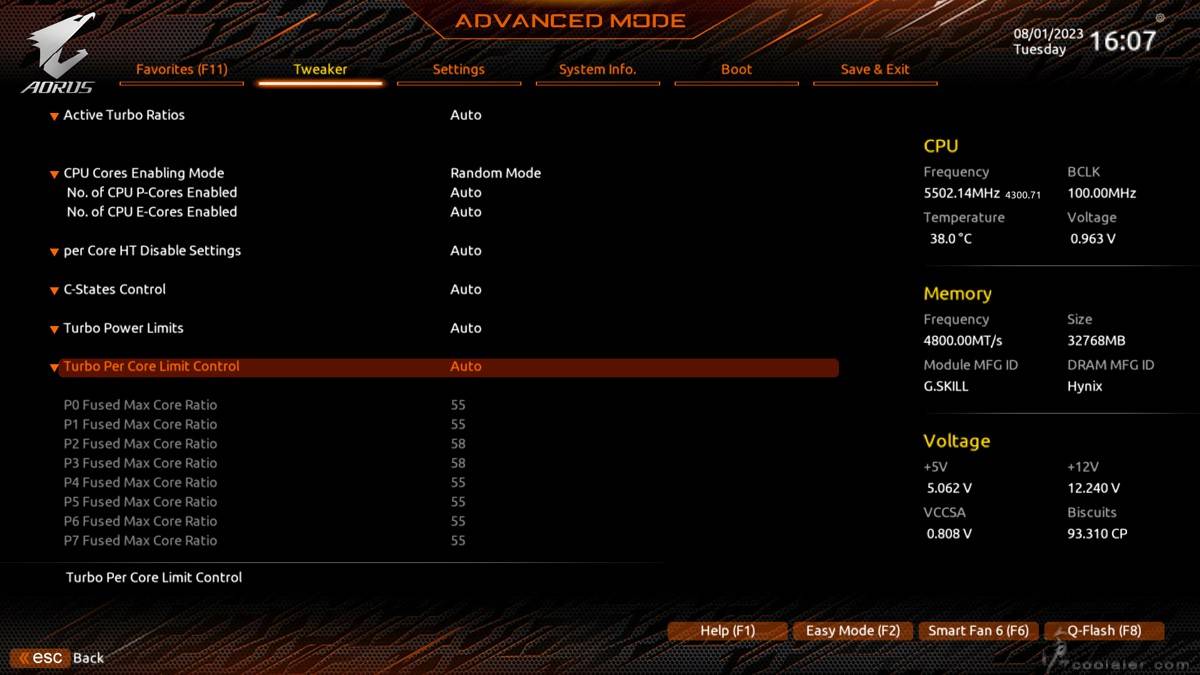
Task: Show the System Info. tab
Action: 597,70
